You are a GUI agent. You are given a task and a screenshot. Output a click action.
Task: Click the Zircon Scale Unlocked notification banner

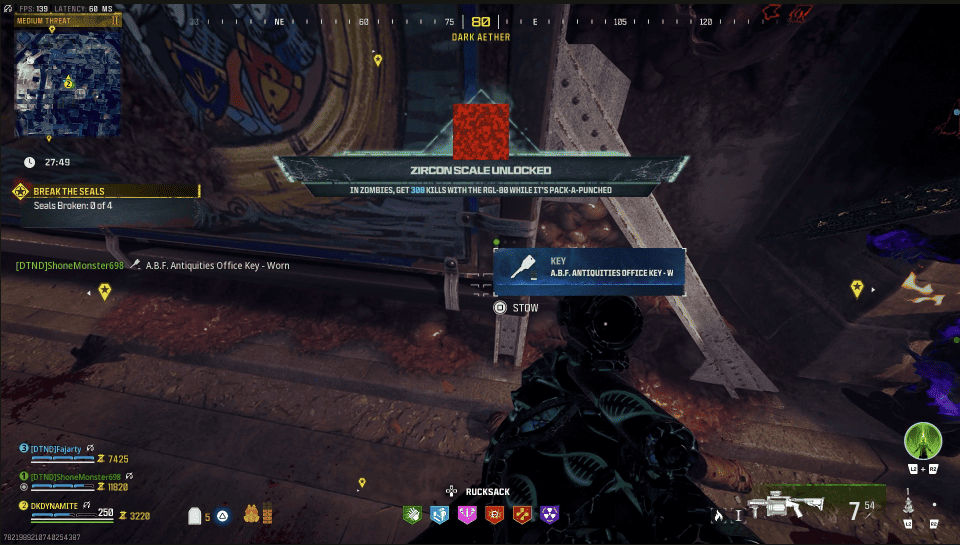click(480, 172)
